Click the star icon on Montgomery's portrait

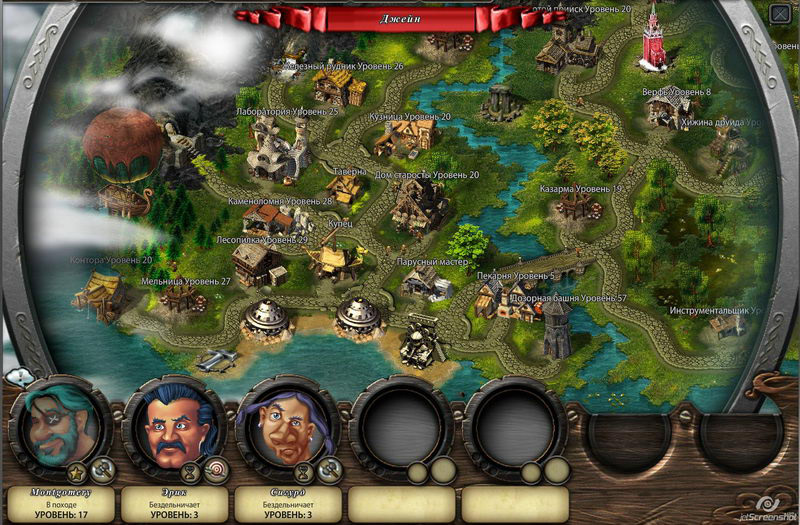[75, 470]
